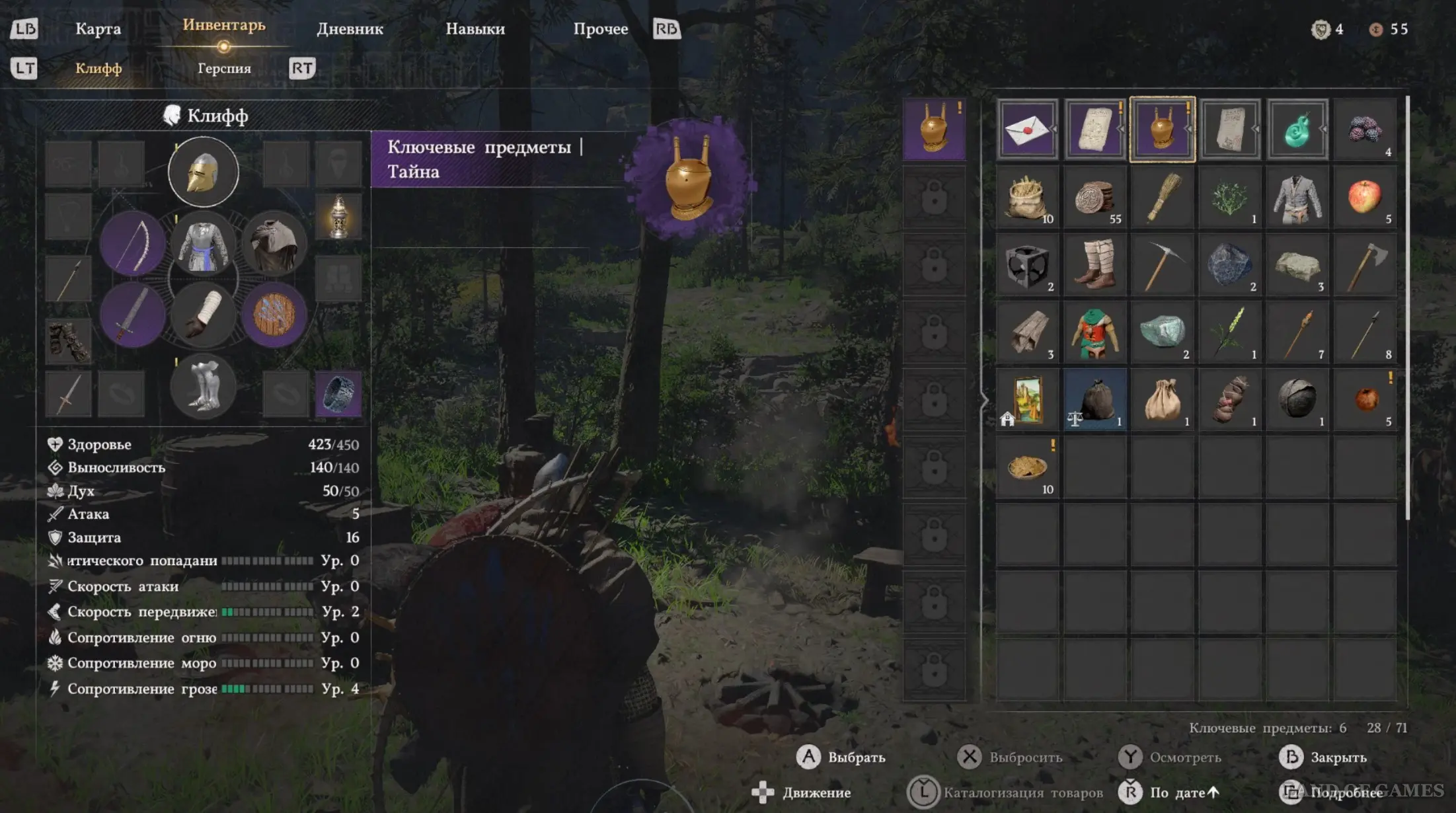Choose the leather boots item

pos(1094,264)
